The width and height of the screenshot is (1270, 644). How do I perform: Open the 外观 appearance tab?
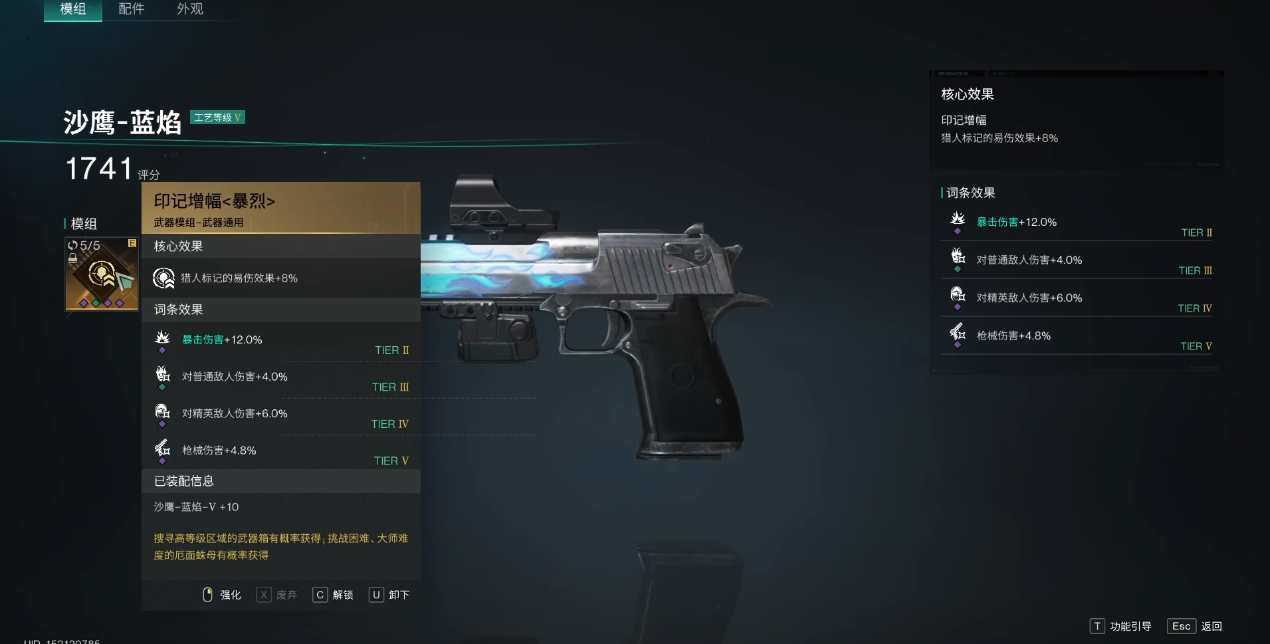[x=190, y=10]
